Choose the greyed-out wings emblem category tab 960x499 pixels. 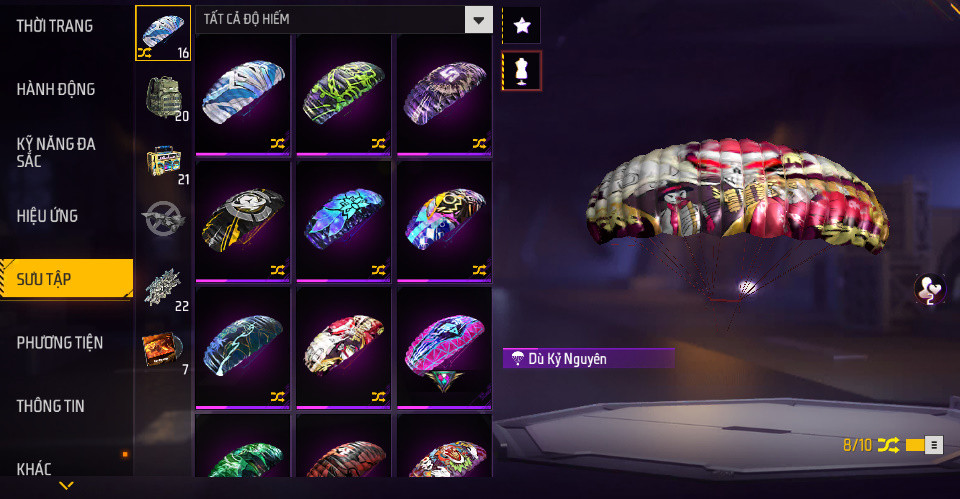[163, 219]
